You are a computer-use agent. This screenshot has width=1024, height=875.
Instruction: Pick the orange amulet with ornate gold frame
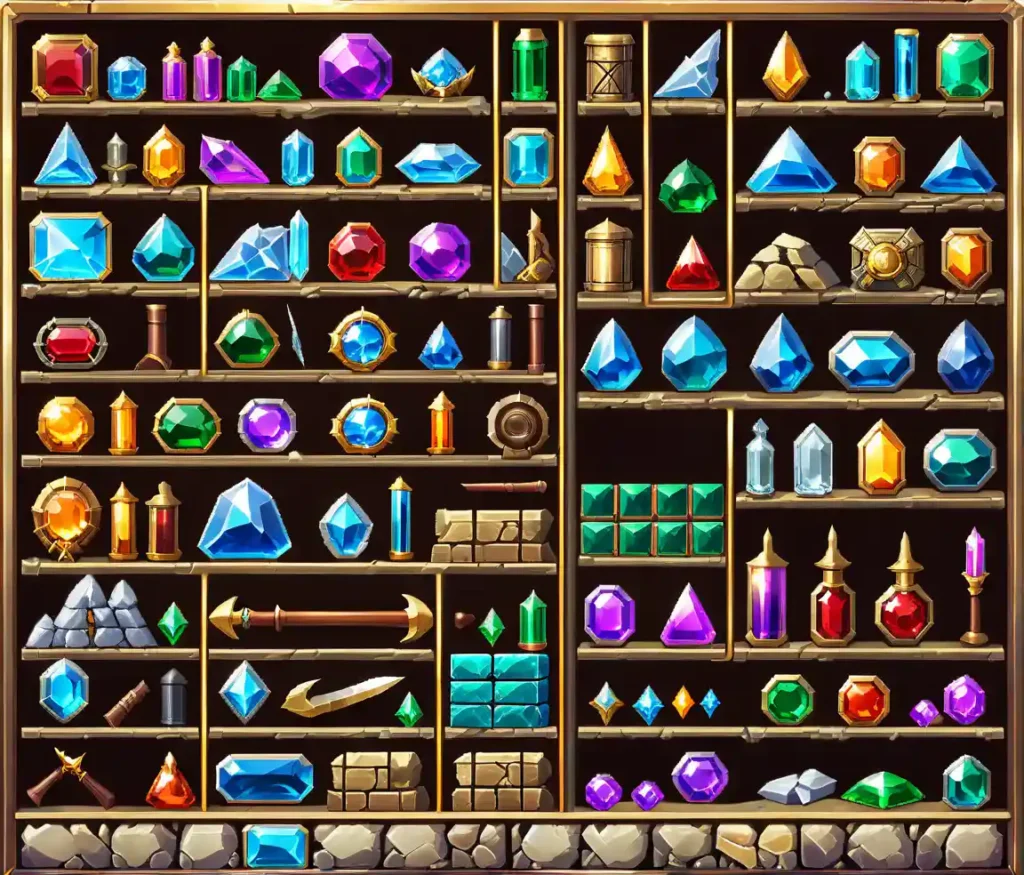click(66, 515)
